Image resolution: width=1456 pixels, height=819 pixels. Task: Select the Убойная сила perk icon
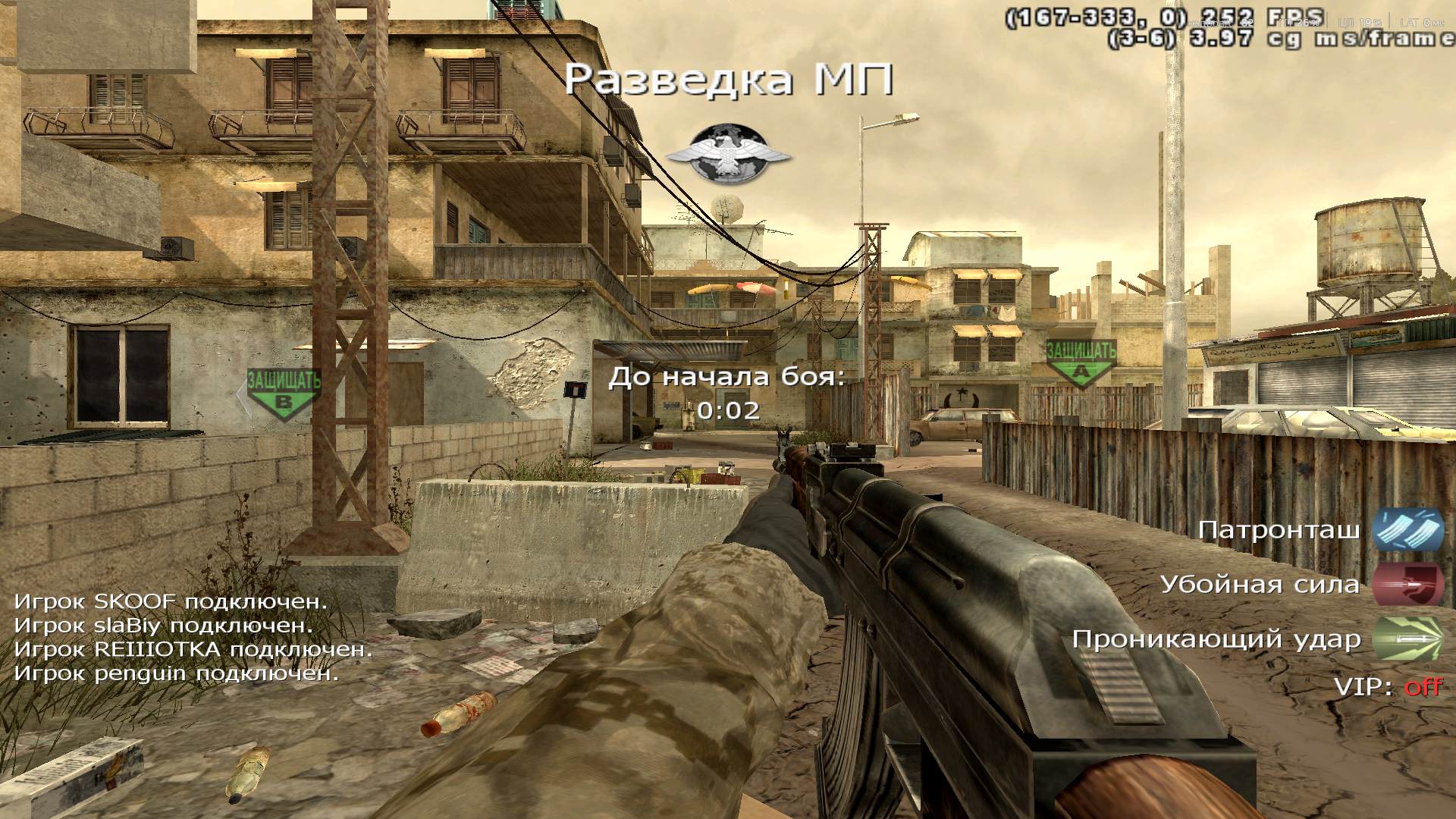(x=1407, y=585)
